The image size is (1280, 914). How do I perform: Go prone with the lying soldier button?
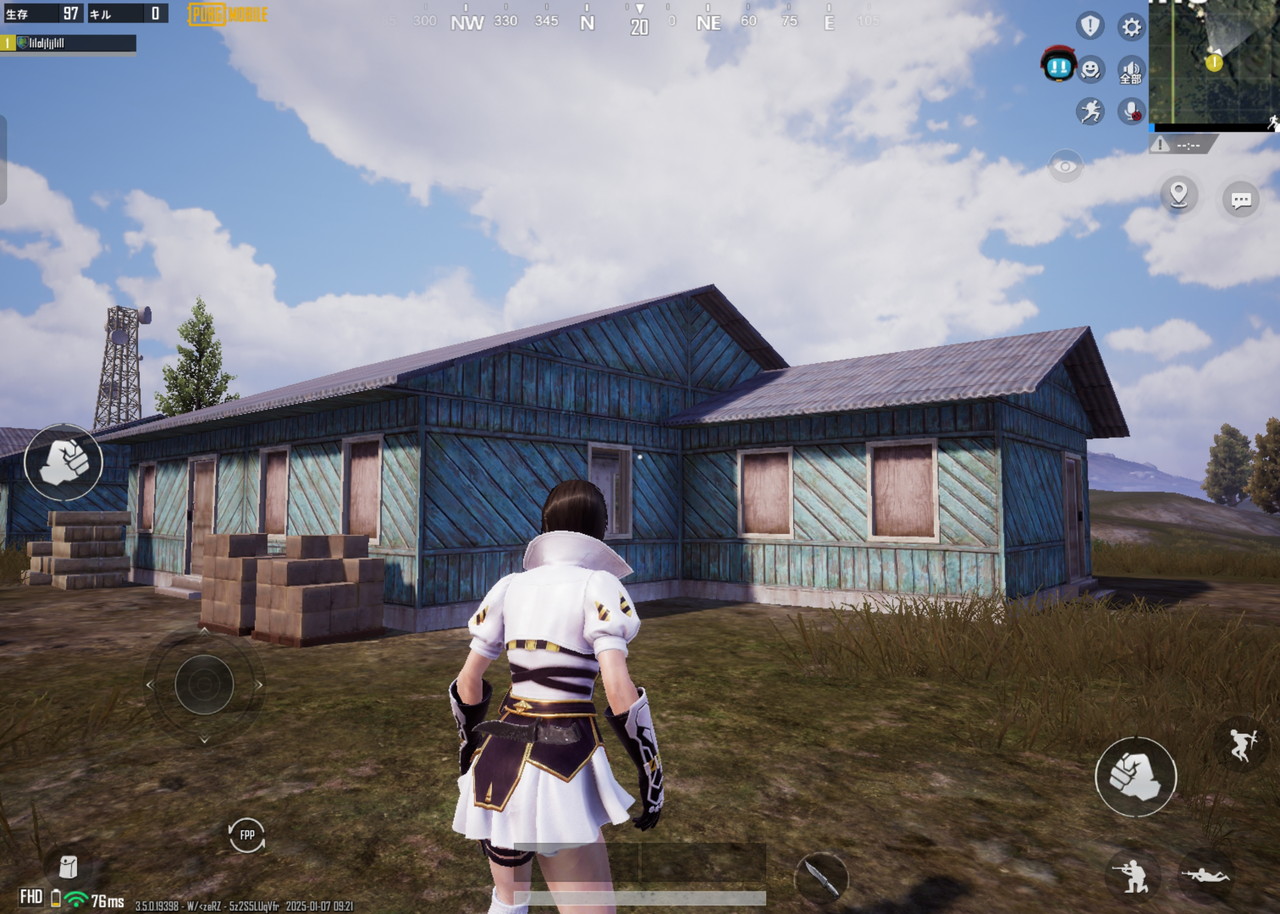1204,873
